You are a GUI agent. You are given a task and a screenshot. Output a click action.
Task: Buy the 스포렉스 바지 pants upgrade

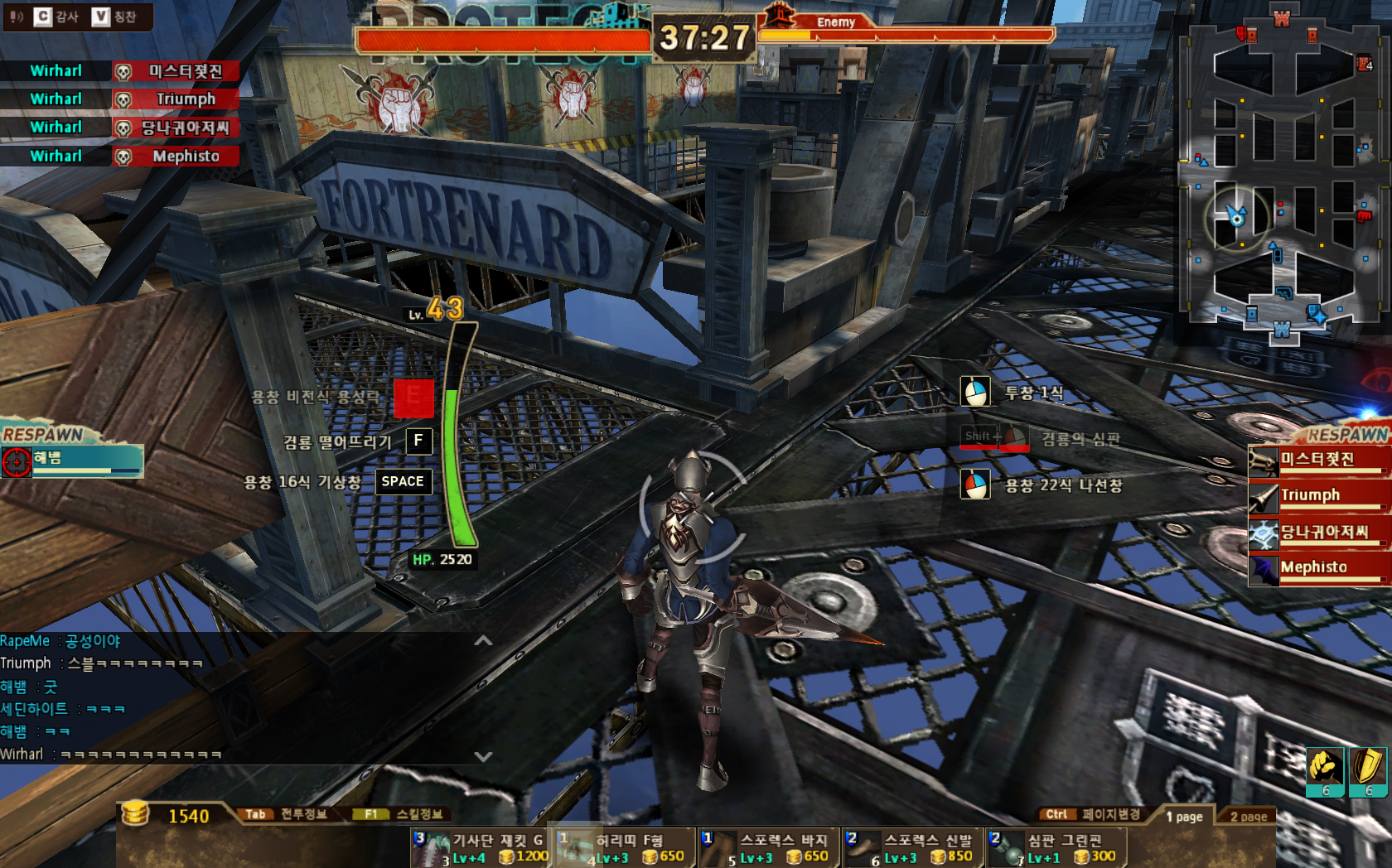769,848
